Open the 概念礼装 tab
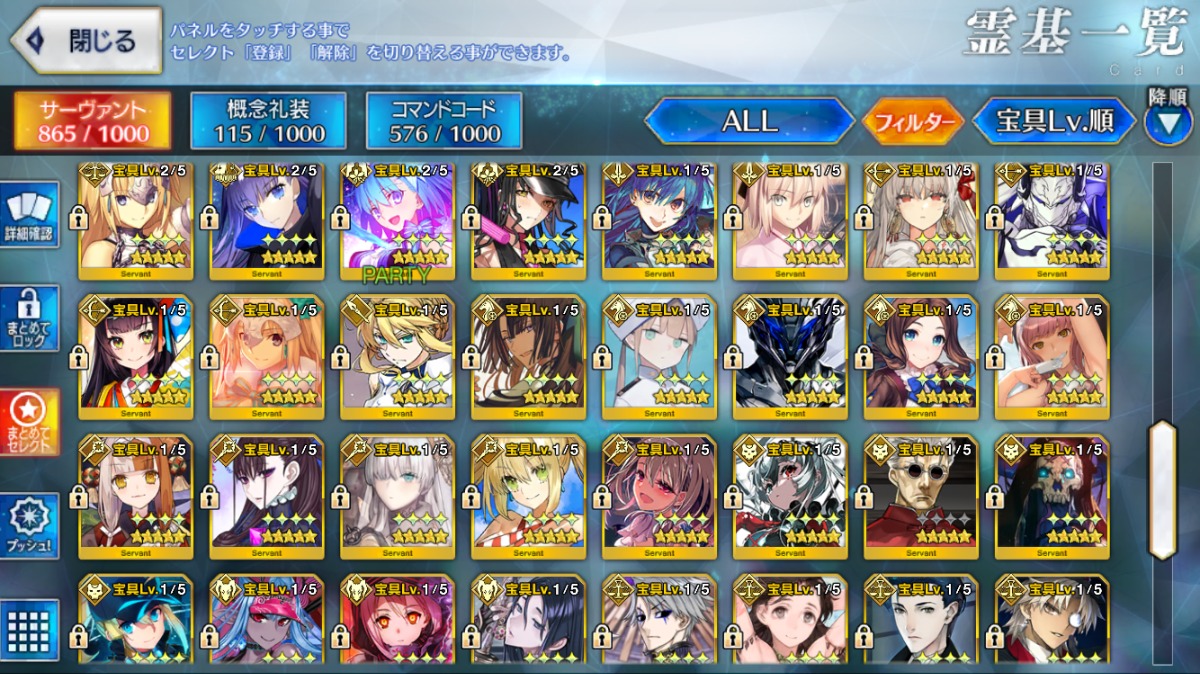1200x674 pixels. pyautogui.click(x=268, y=122)
